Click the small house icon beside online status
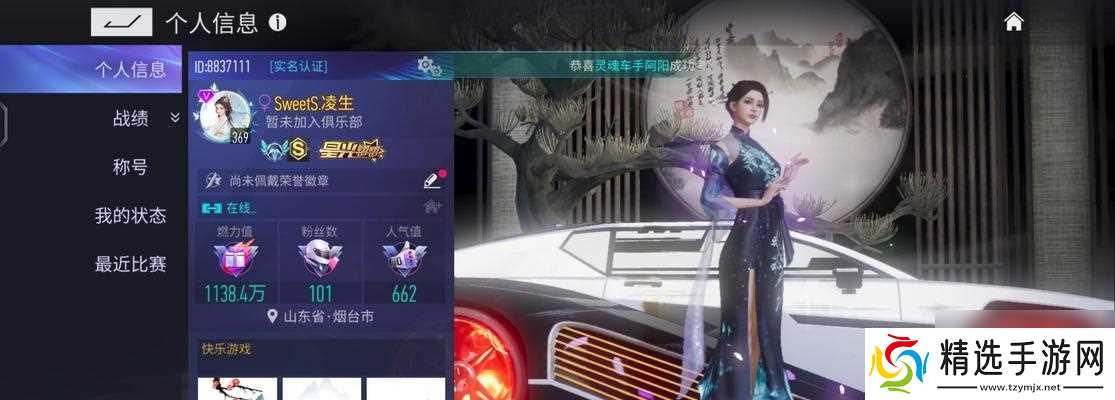The width and height of the screenshot is (1115, 400). [432, 207]
